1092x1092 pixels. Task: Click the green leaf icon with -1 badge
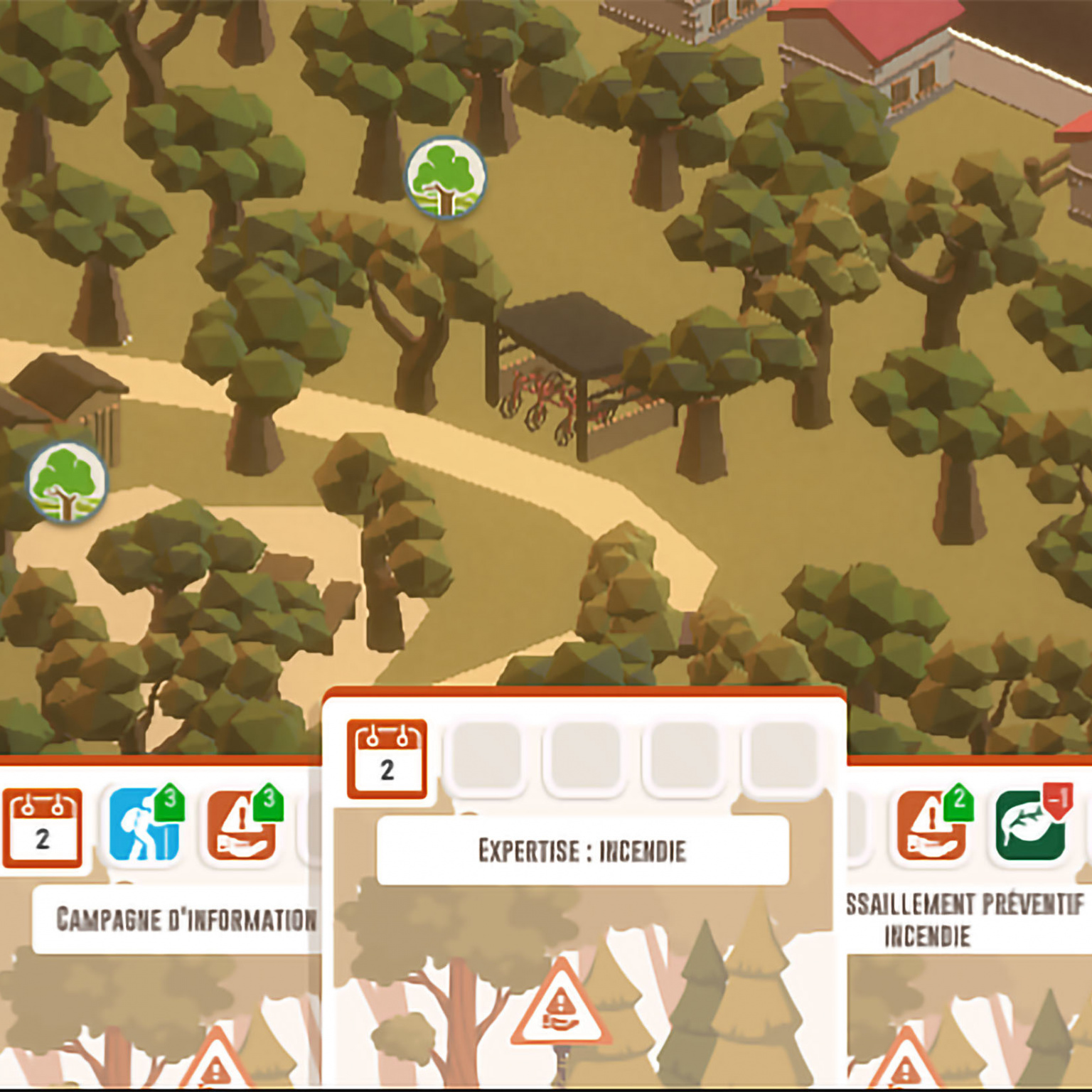tap(1031, 825)
